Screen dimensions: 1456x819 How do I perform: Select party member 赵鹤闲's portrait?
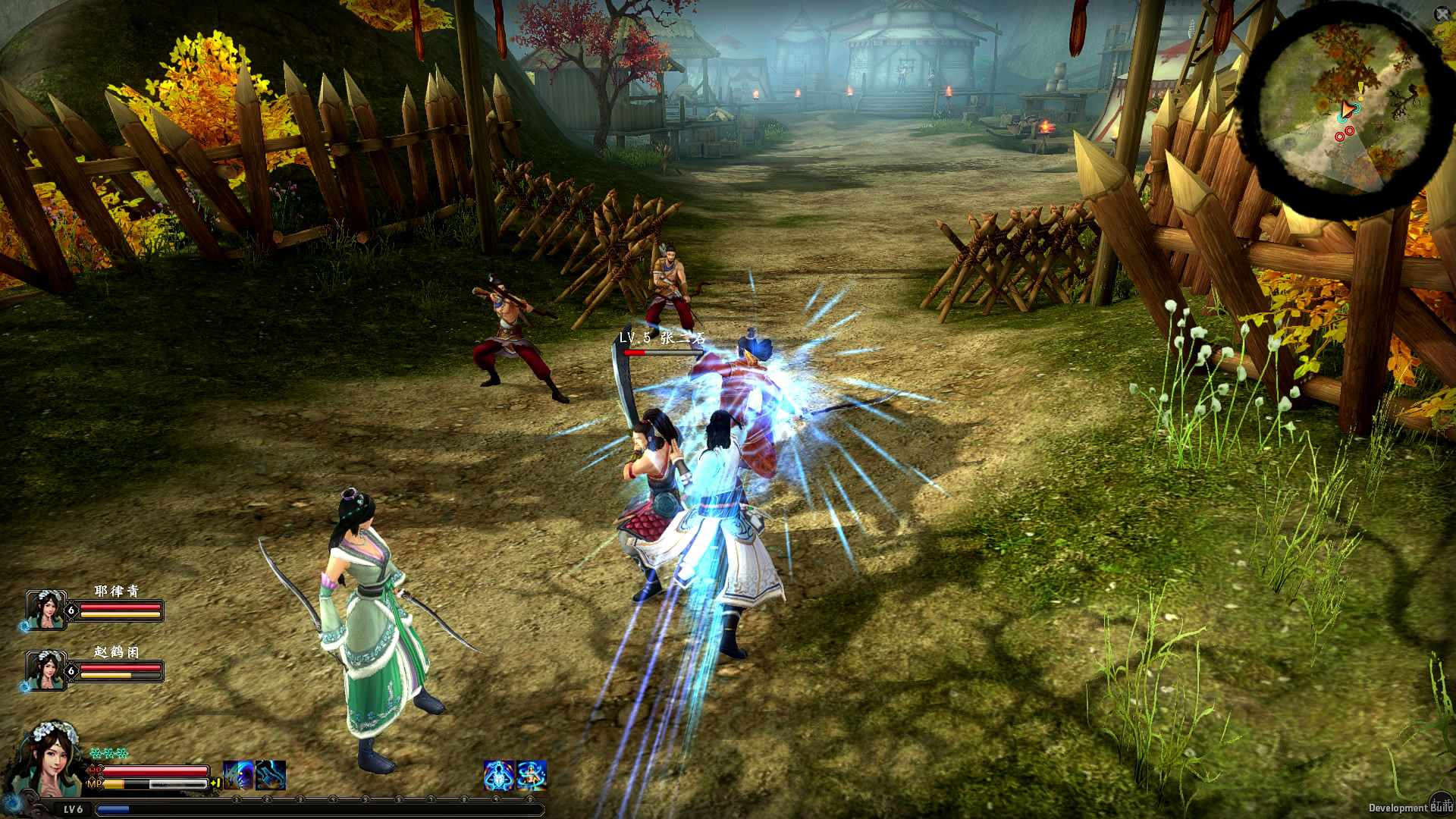pos(45,670)
